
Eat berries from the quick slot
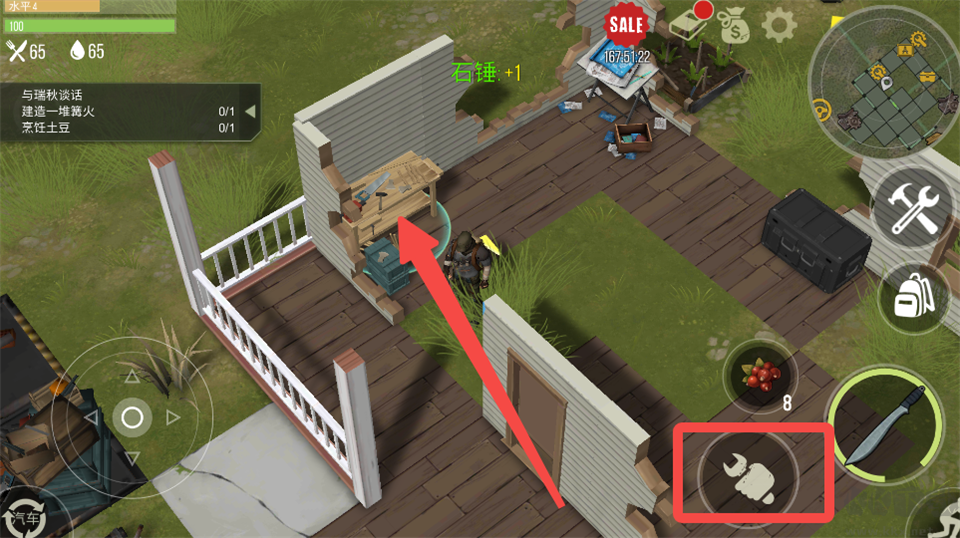760,377
